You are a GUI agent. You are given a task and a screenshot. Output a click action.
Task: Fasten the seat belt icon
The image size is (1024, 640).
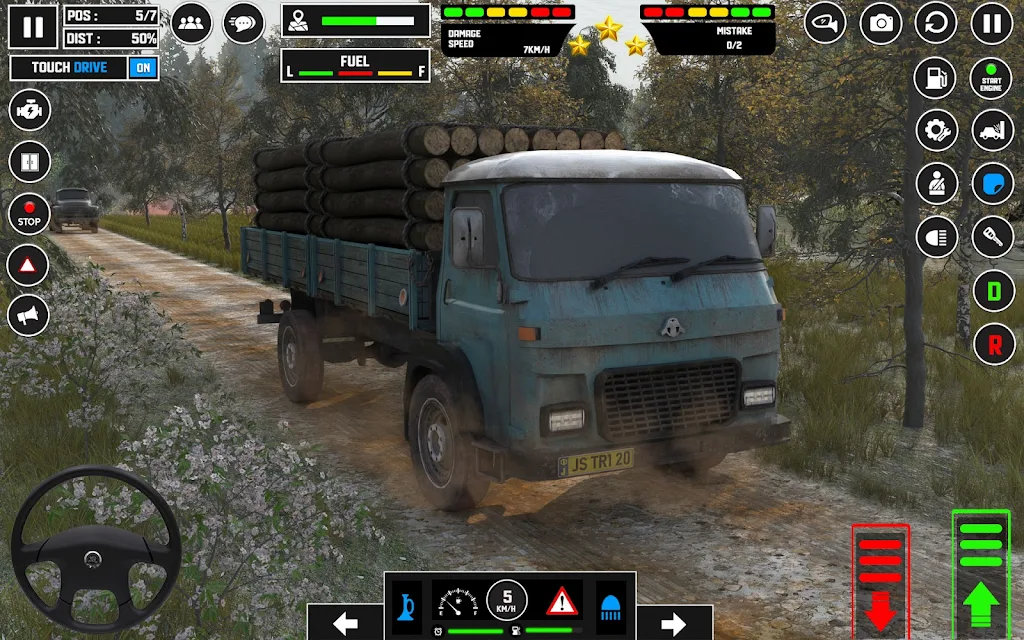pyautogui.click(x=937, y=183)
